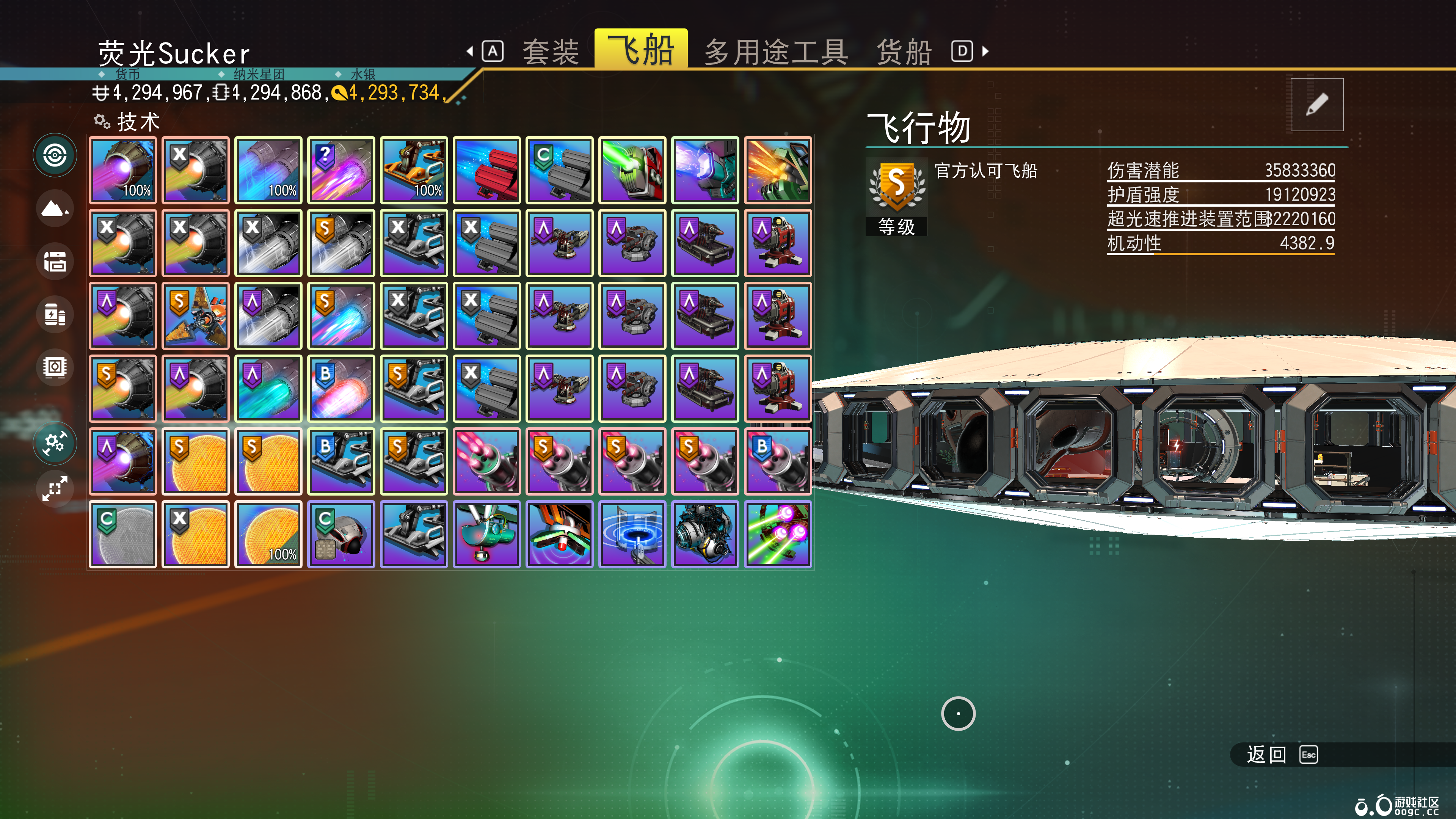Viewport: 1456px width, 819px height.
Task: Select the orange muzzle-flash gun slot
Action: pyautogui.click(x=778, y=170)
